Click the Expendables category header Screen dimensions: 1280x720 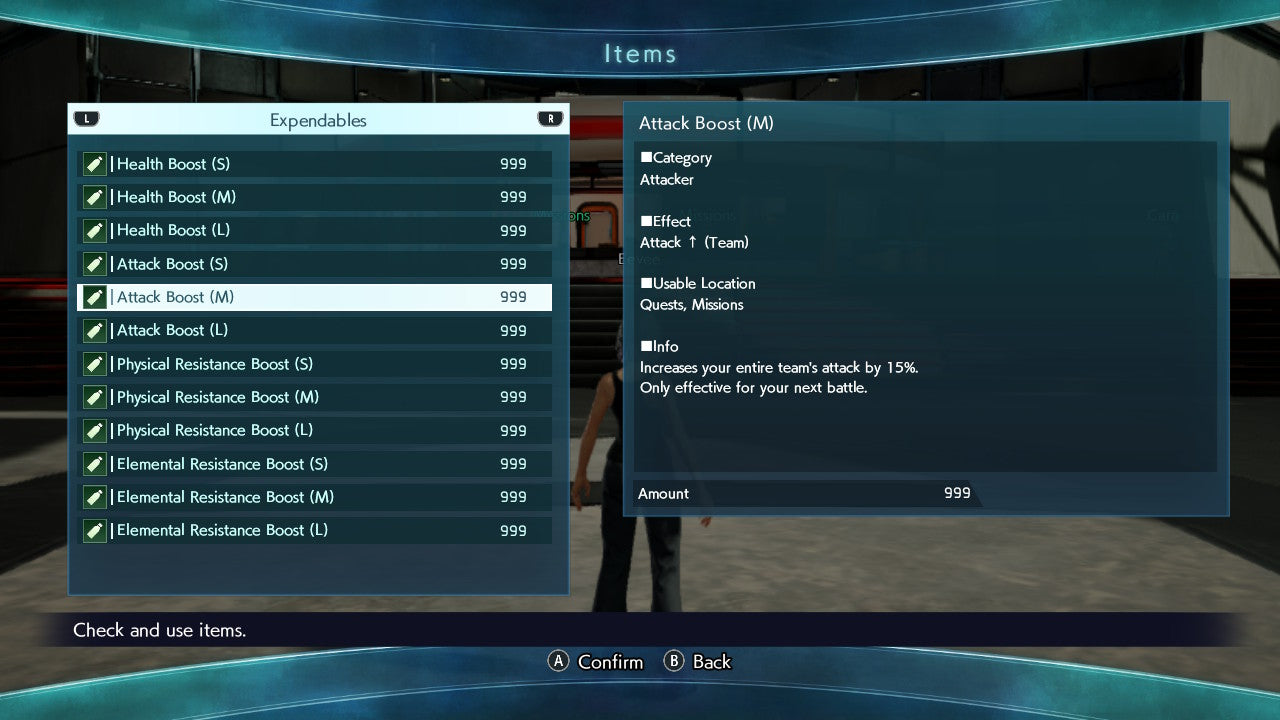coord(318,120)
